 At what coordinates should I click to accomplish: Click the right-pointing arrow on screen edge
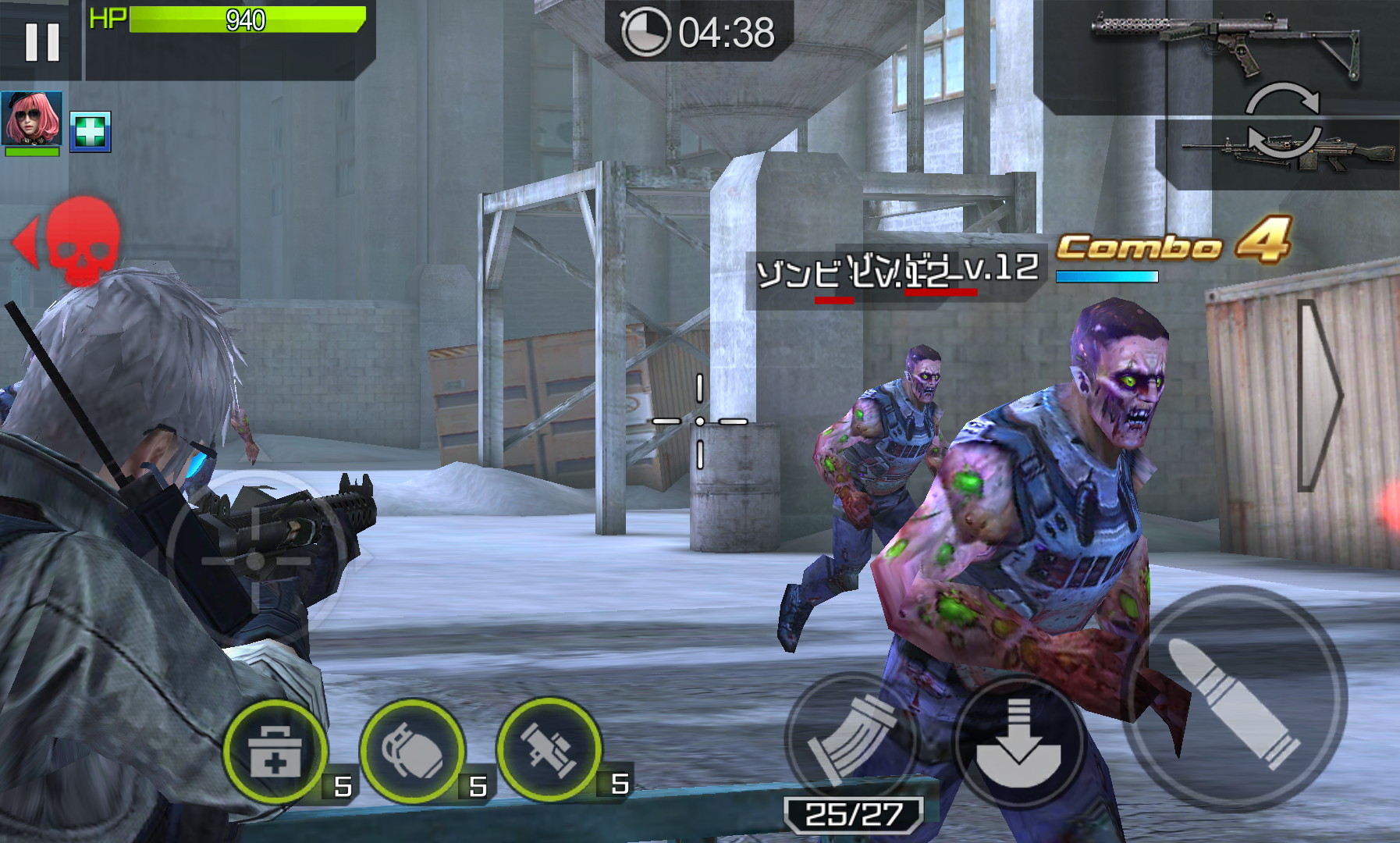[x=1318, y=396]
